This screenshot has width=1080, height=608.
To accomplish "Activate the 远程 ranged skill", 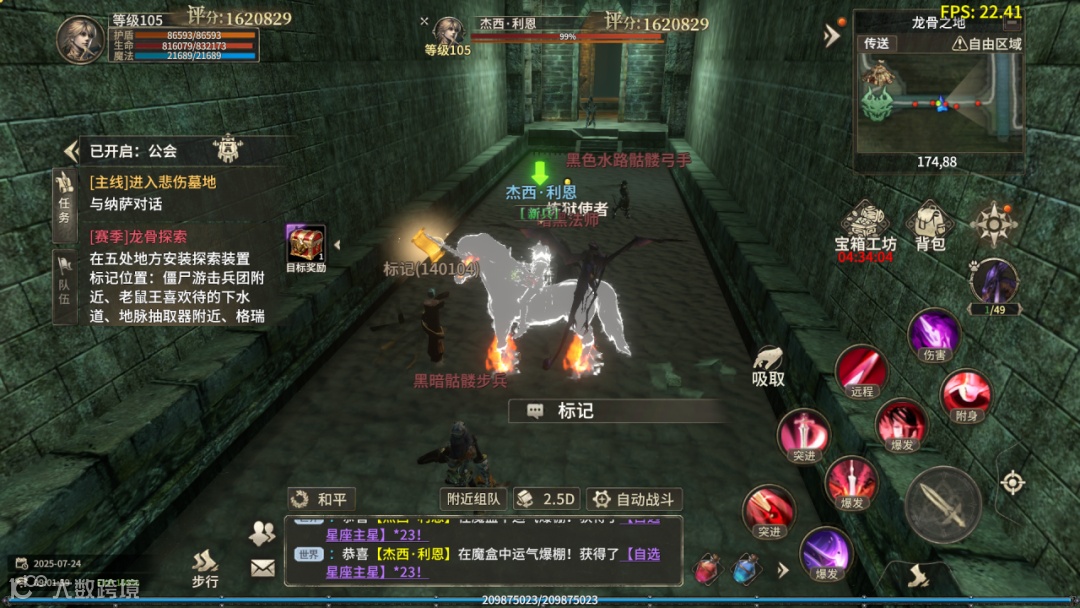I will (x=862, y=371).
